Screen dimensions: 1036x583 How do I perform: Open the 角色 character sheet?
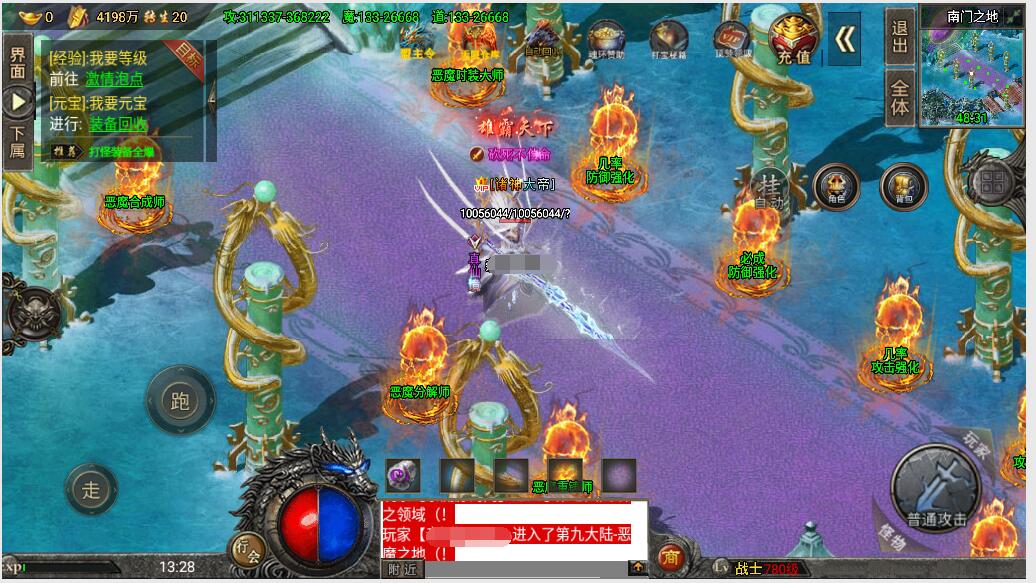(x=836, y=187)
